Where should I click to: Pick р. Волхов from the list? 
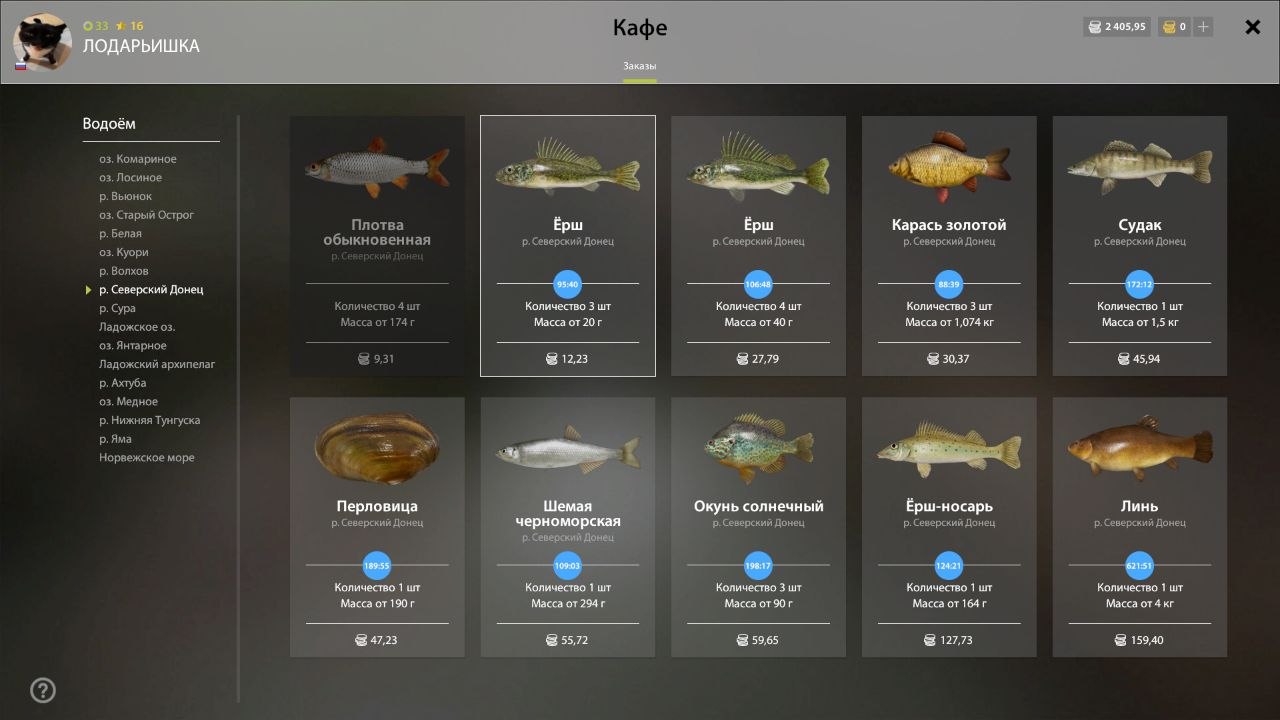pyautogui.click(x=123, y=271)
